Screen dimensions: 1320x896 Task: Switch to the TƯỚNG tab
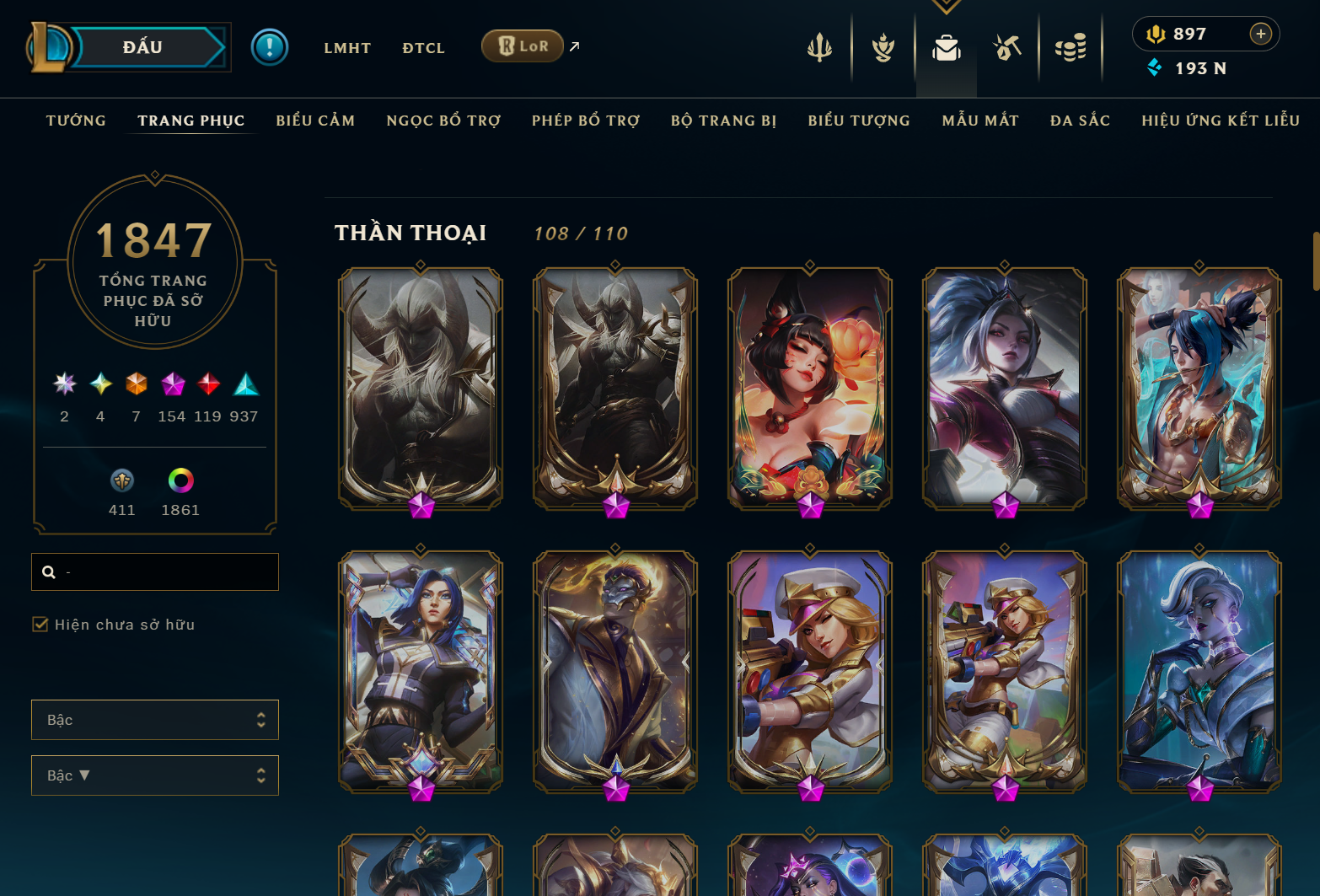click(x=76, y=121)
